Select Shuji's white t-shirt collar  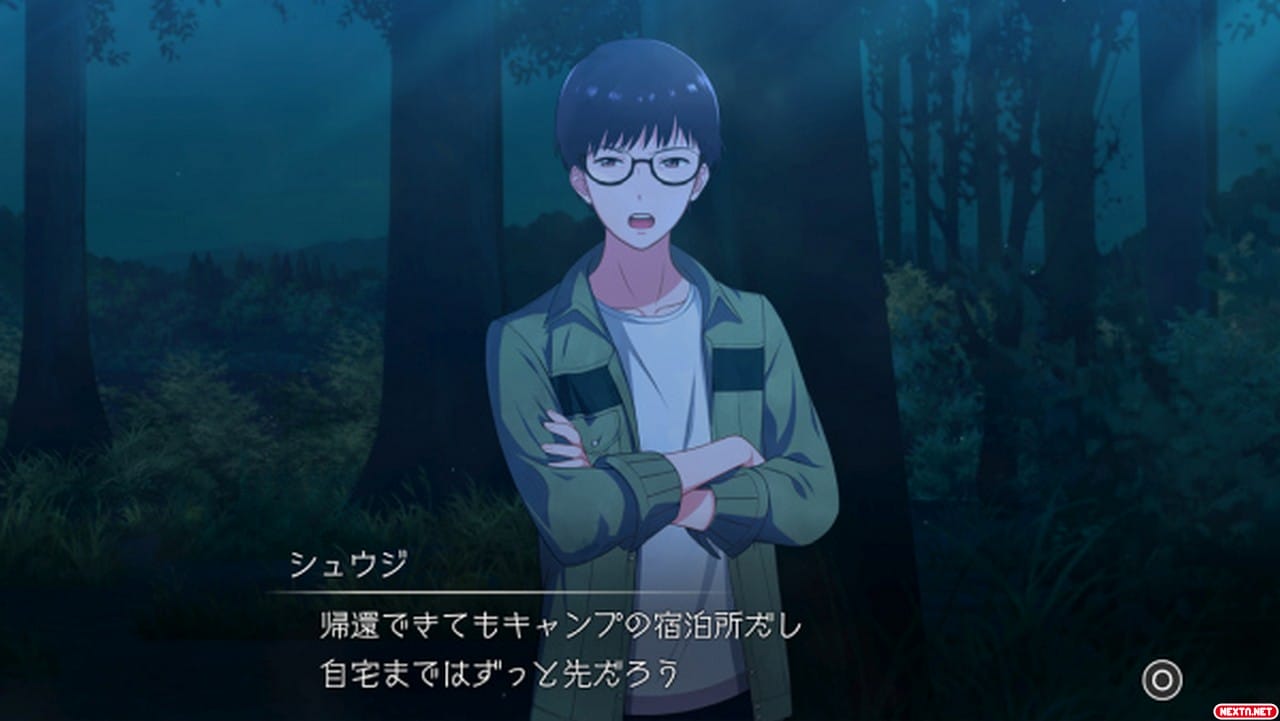(645, 310)
